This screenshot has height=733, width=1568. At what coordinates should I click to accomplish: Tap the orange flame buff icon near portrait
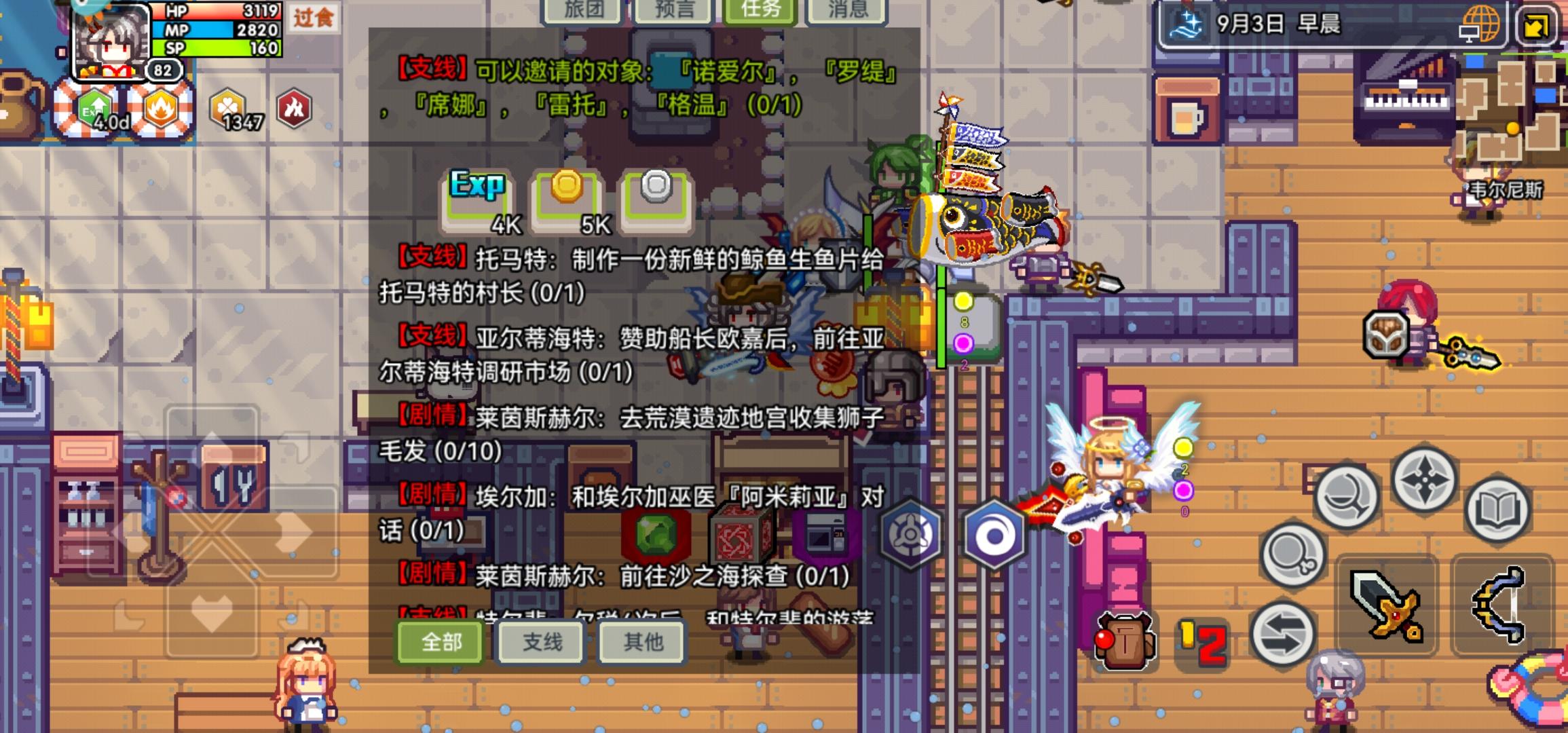pos(163,107)
